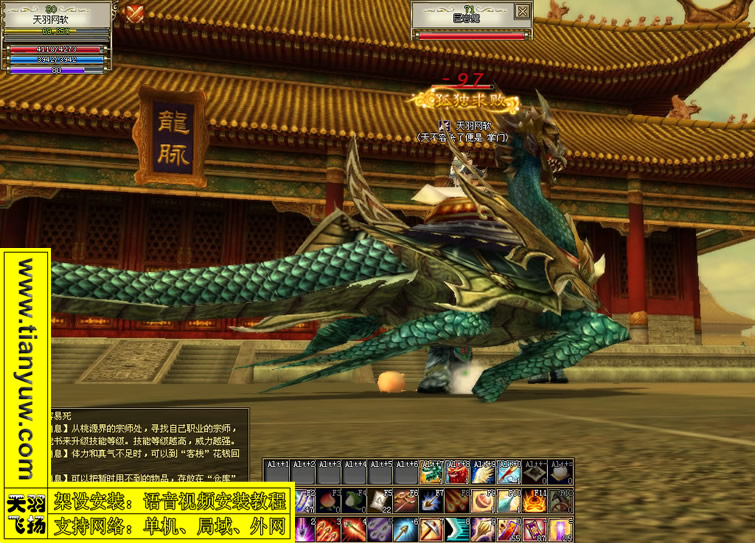Image resolution: width=755 pixels, height=543 pixels.
Task: Select the player portrait name panel
Action: [x=58, y=14]
